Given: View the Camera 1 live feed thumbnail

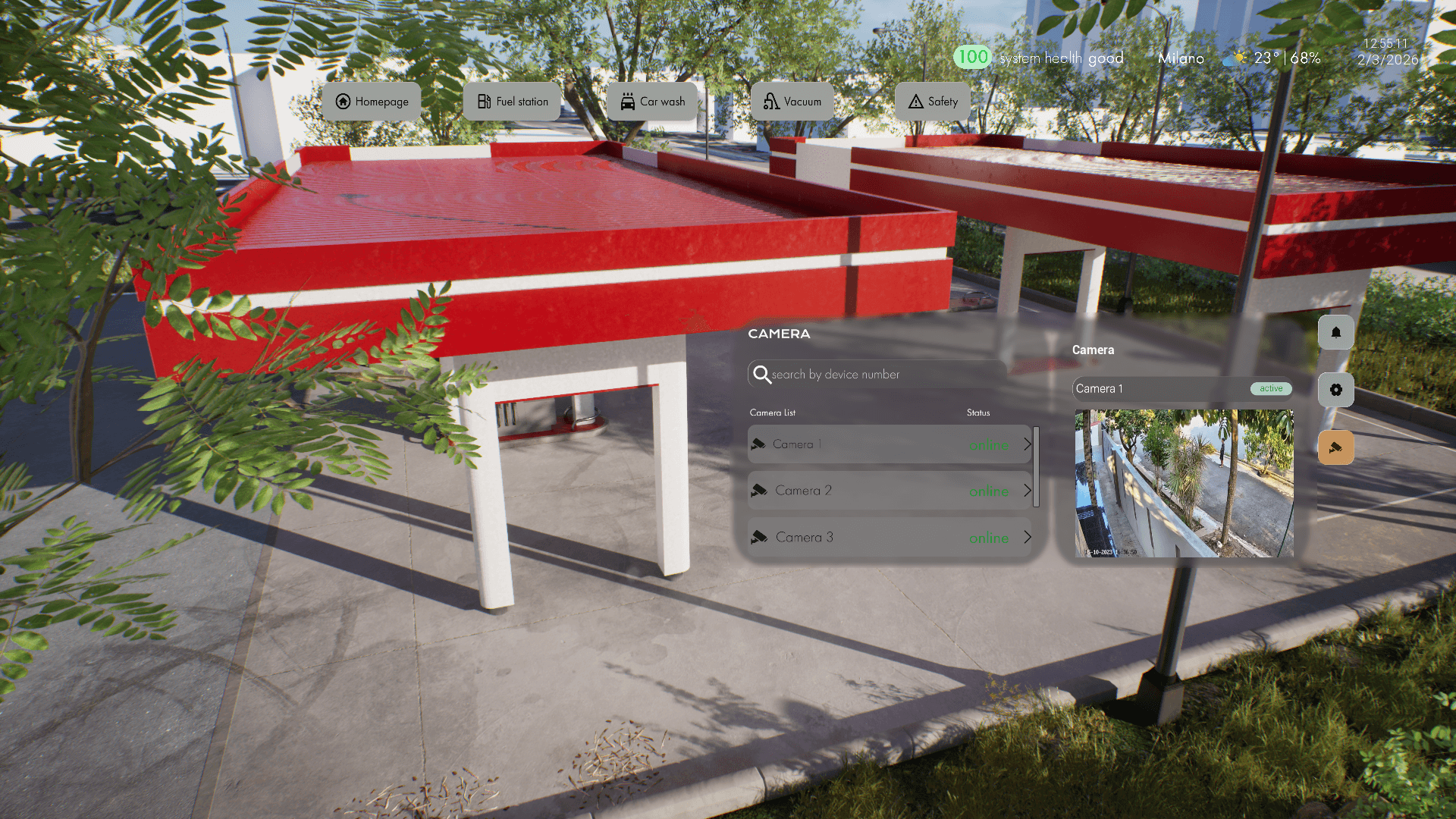Looking at the screenshot, I should 1184,483.
